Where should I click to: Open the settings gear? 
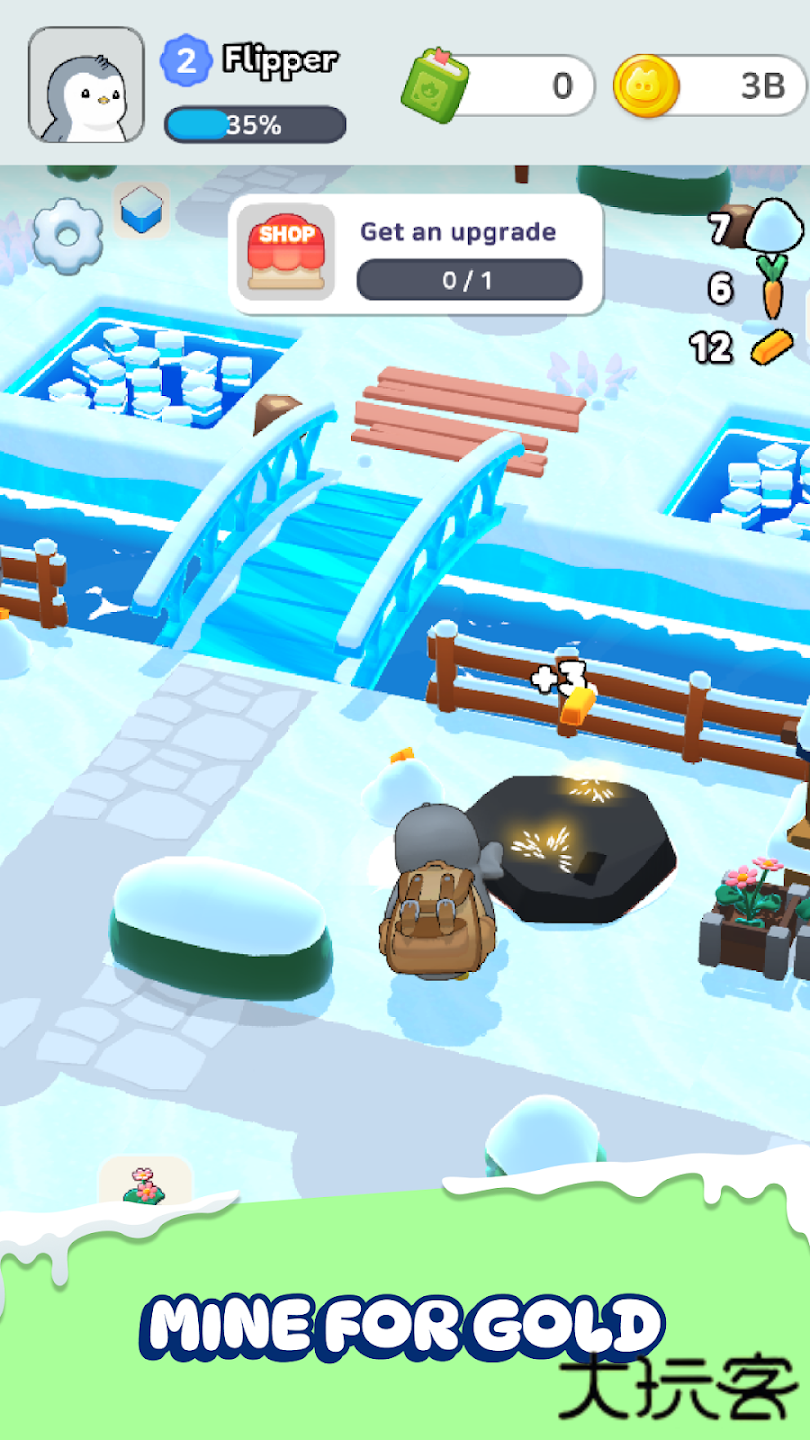pos(68,234)
